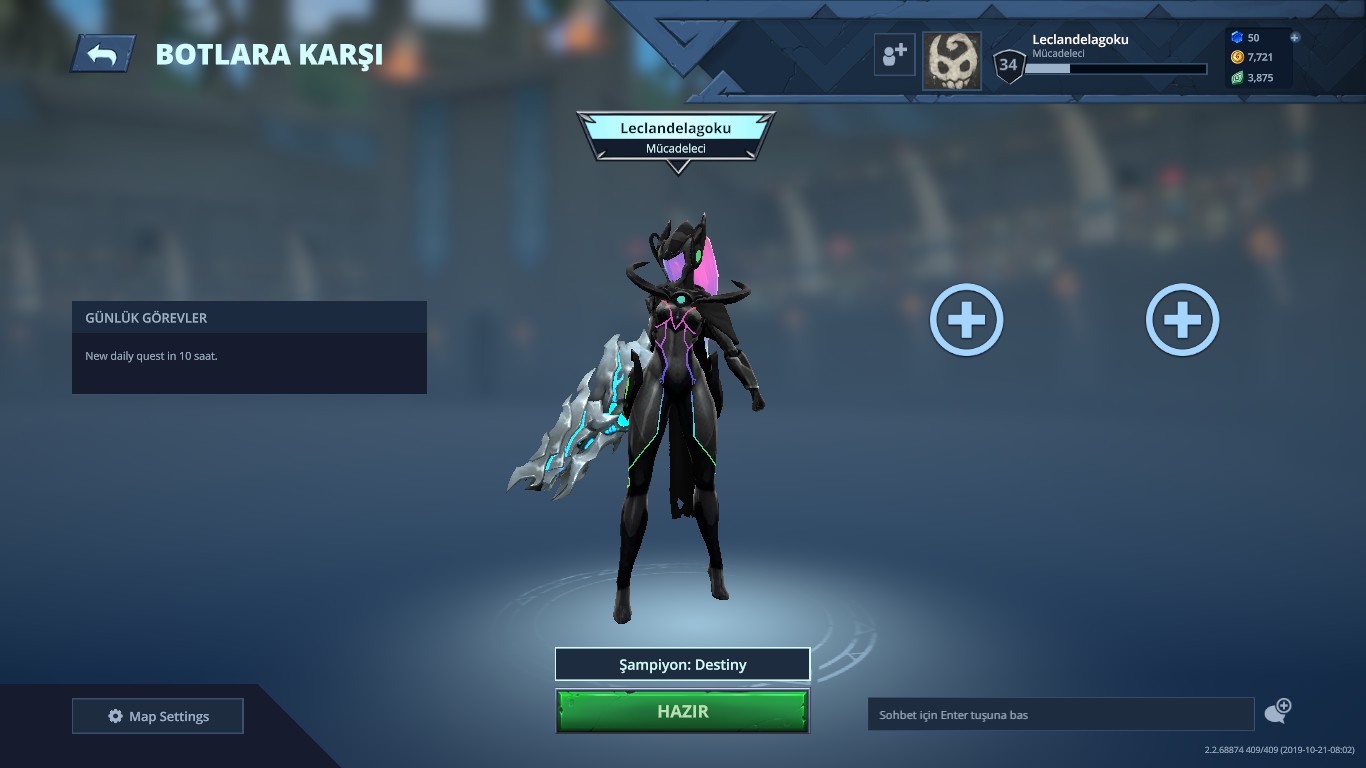
Task: Click the gold coins currency icon
Action: pos(1238,57)
